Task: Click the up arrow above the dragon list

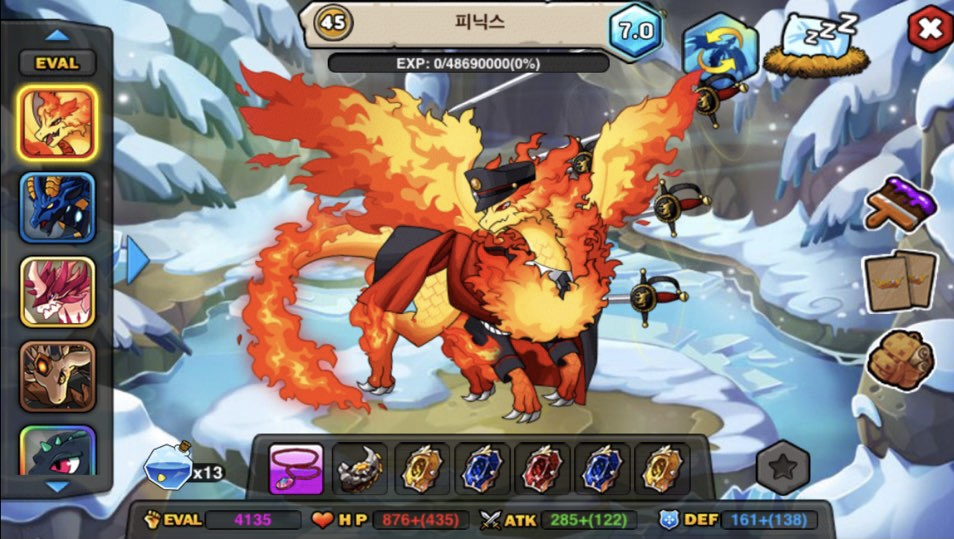Action: click(58, 34)
